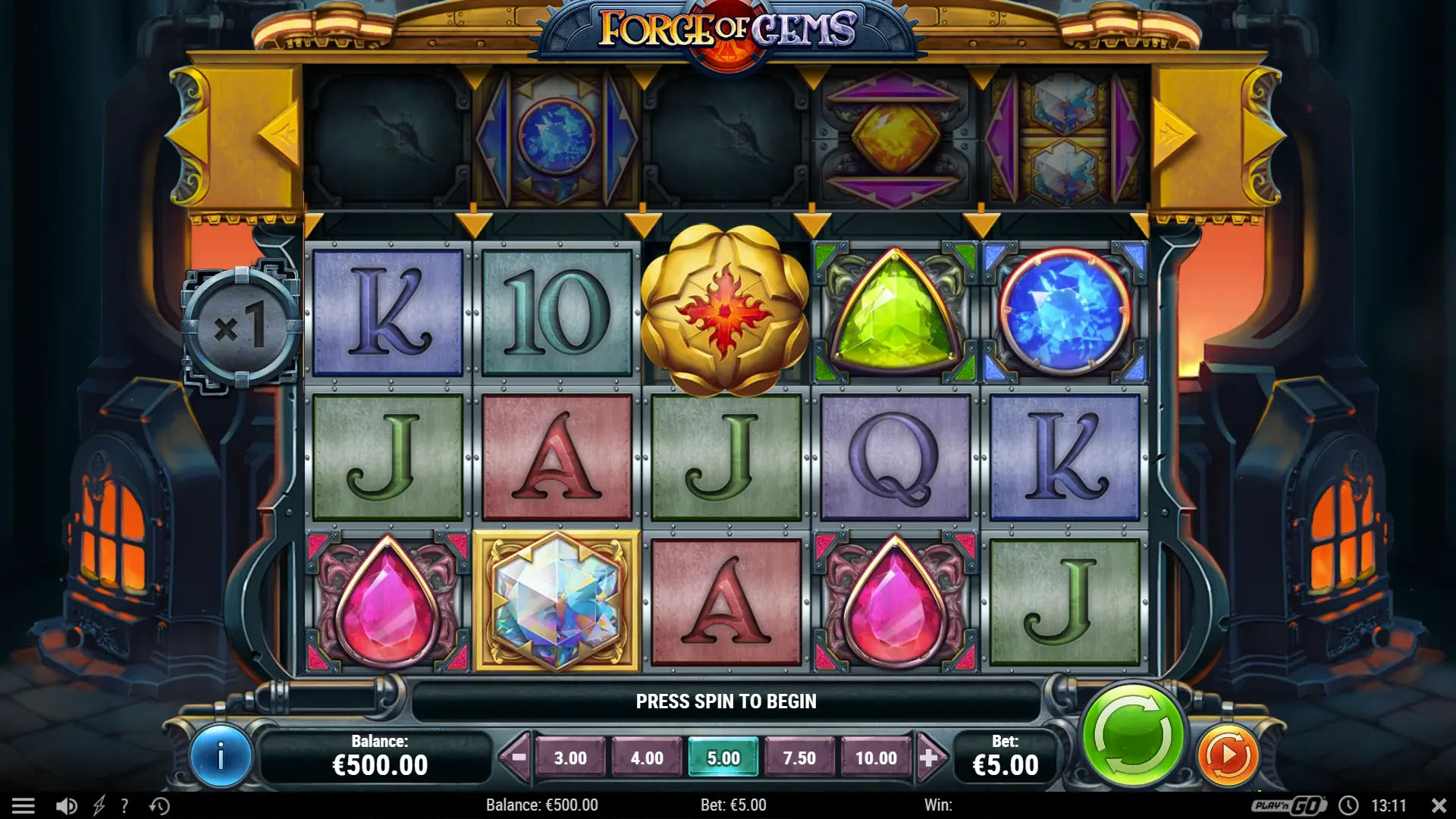Open the hamburger menu
This screenshot has height=819, width=1456.
24,805
